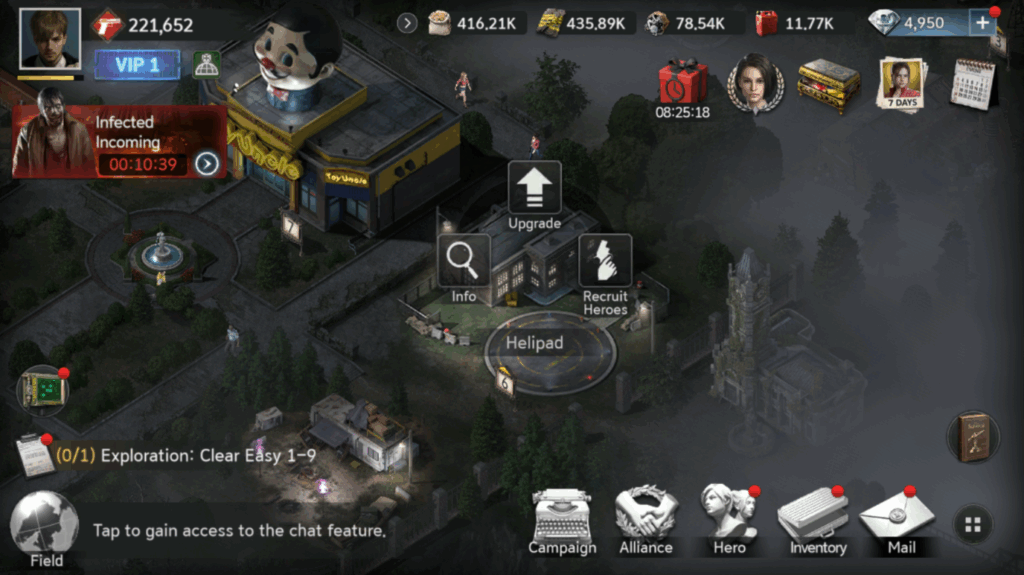Open the VIP 1 panel
The width and height of the screenshot is (1024, 575).
[x=137, y=65]
